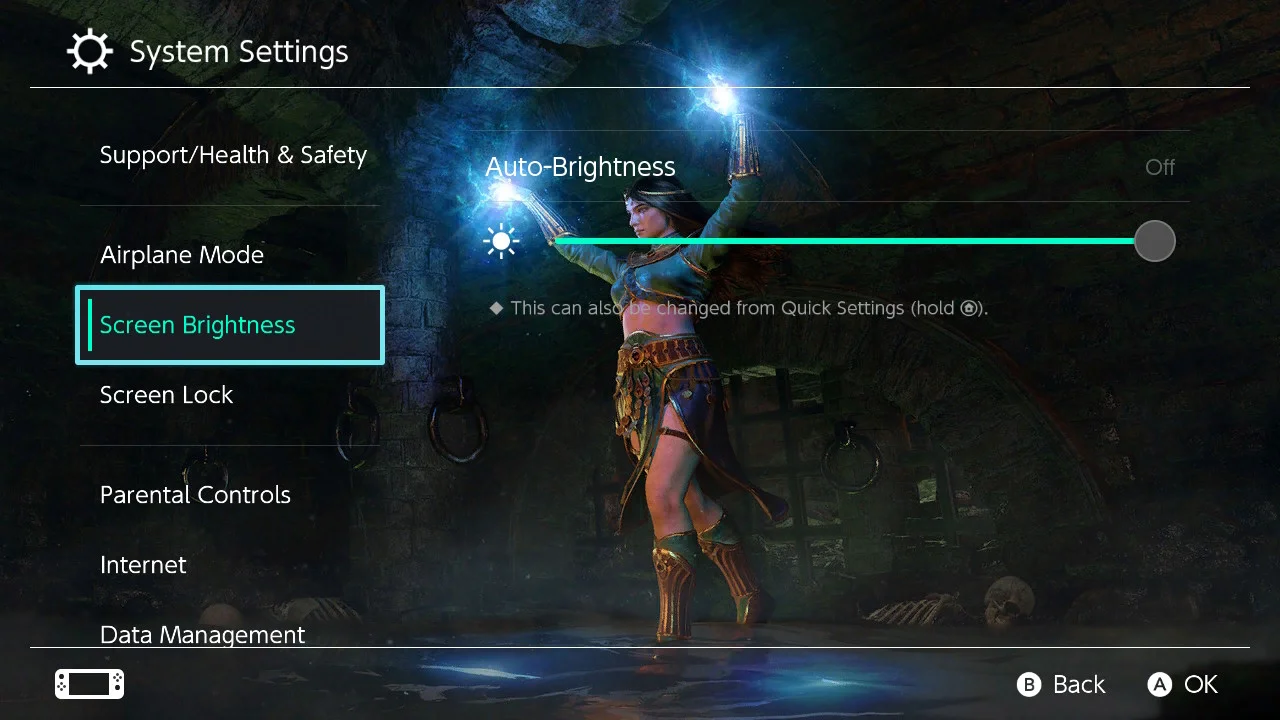Open the Internet settings section
This screenshot has height=720, width=1280.
click(143, 565)
